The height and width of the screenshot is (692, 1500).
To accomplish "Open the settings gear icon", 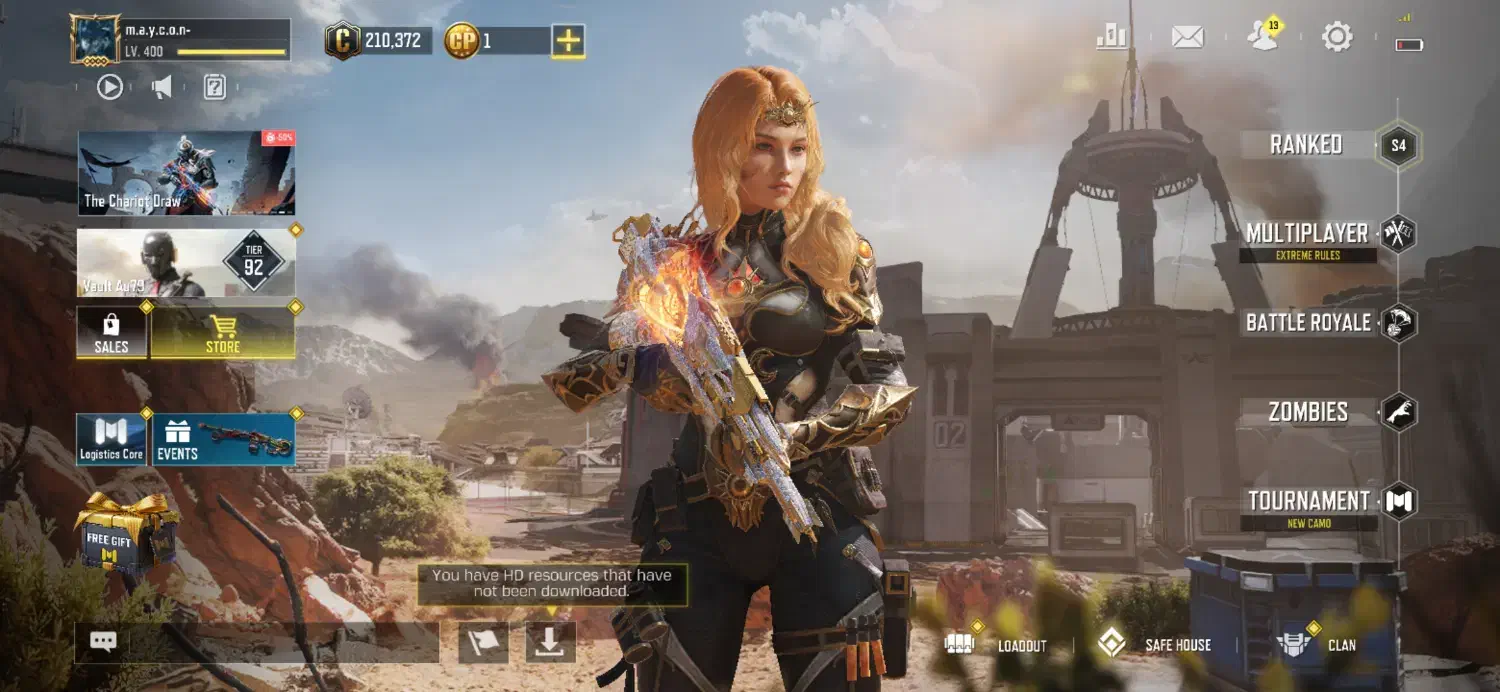I will (1337, 37).
